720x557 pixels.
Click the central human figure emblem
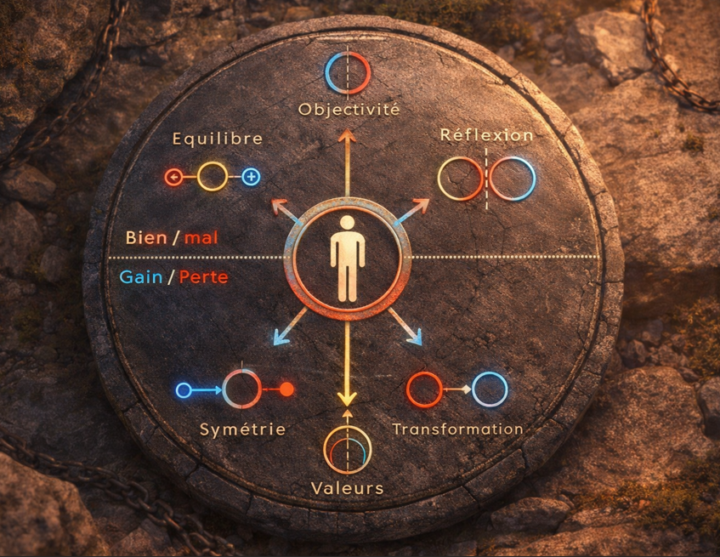click(x=347, y=257)
